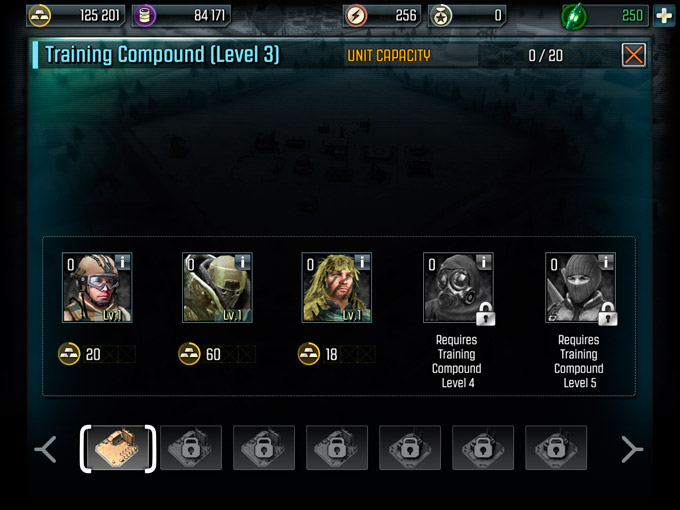Go to the previous building with left arrow
680x510 pixels.
click(x=46, y=449)
